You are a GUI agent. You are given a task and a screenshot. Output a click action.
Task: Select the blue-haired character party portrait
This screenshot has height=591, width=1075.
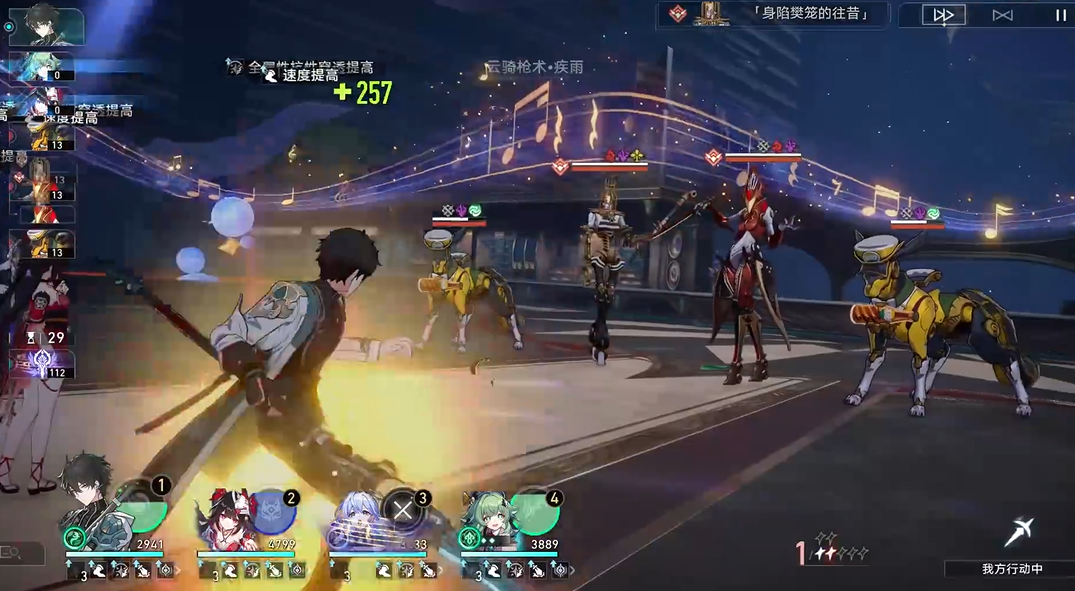click(x=356, y=511)
